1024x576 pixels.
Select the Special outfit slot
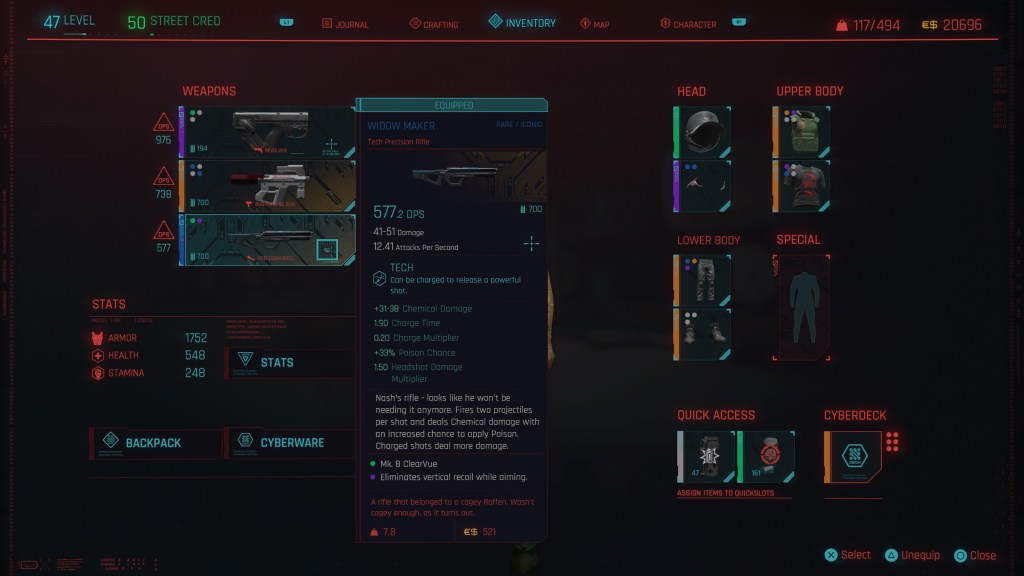pyautogui.click(x=801, y=307)
